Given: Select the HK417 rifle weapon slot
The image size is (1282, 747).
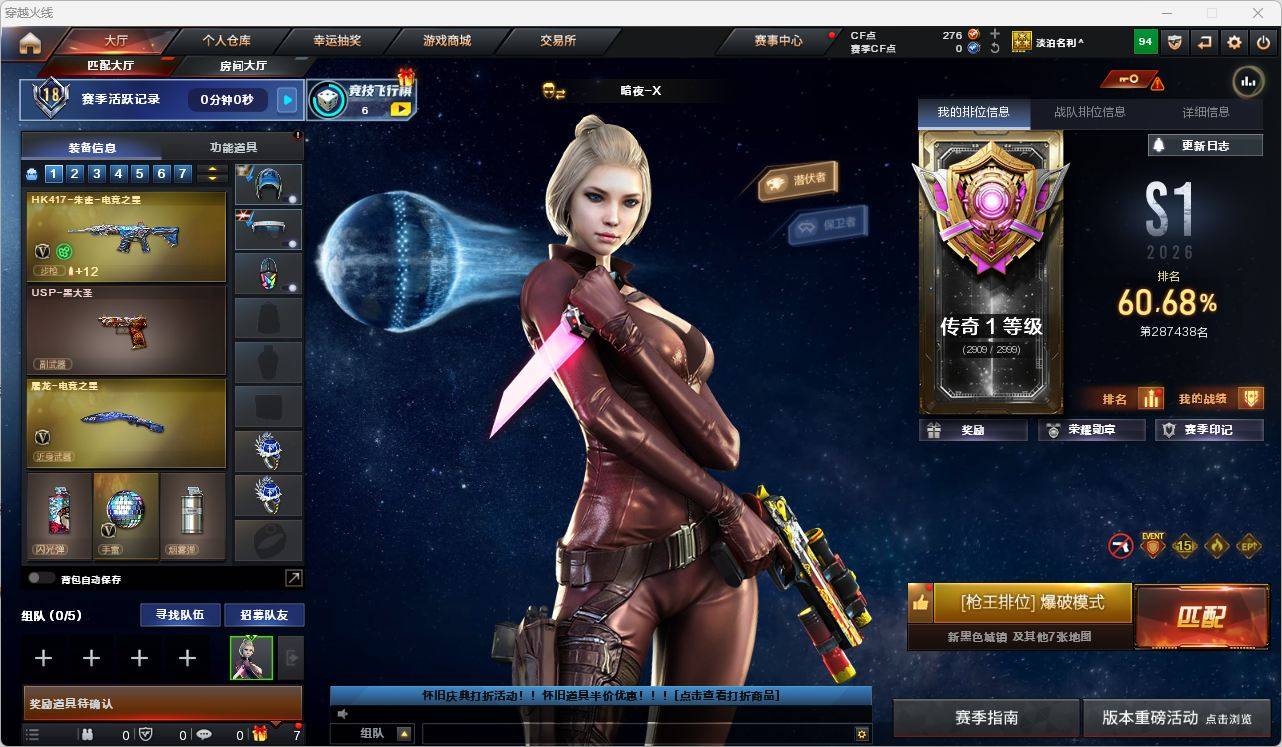Looking at the screenshot, I should (x=126, y=236).
